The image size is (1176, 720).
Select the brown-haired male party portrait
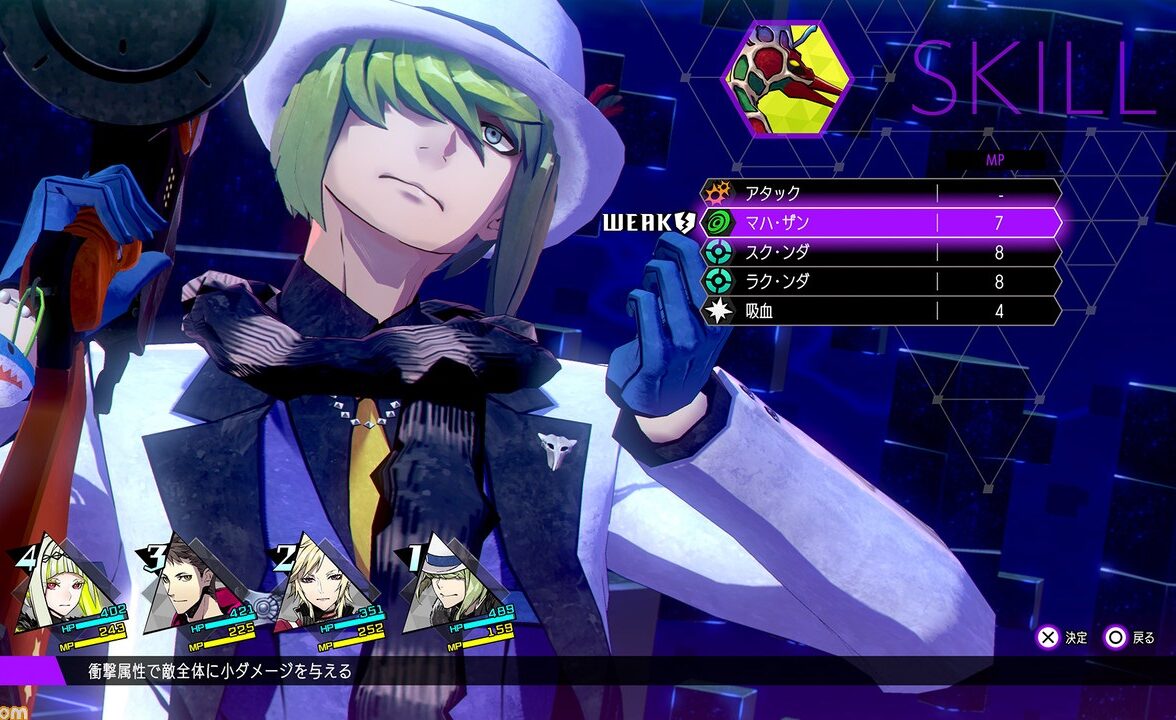[x=188, y=595]
